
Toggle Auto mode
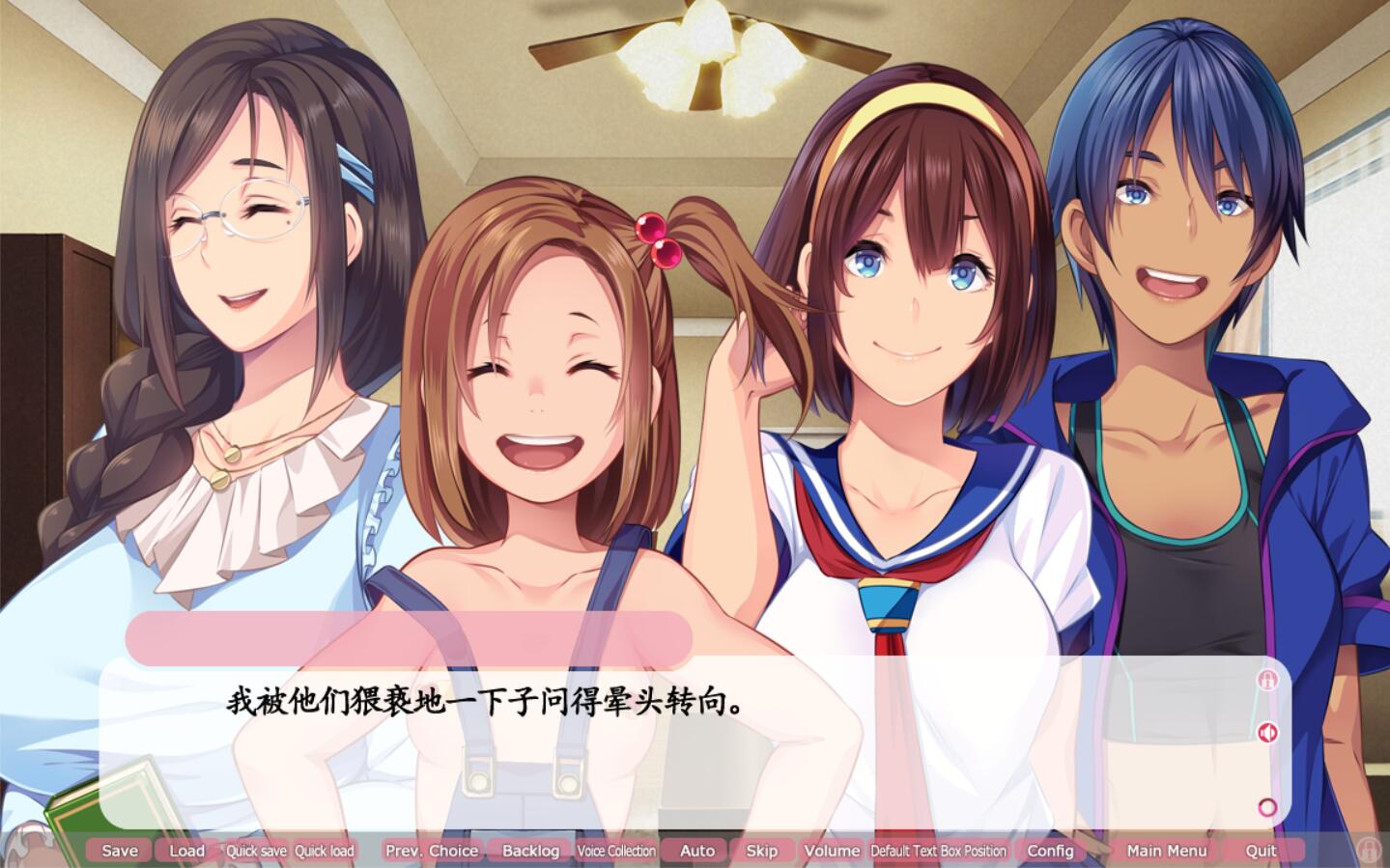pyautogui.click(x=696, y=851)
